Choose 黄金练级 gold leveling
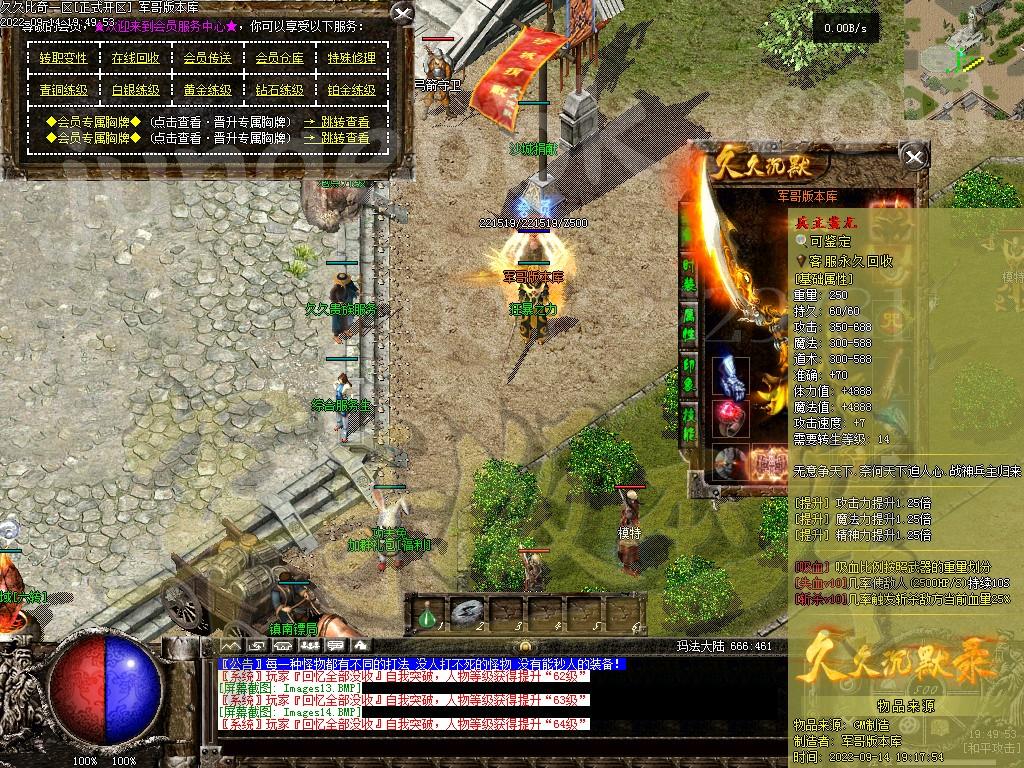The image size is (1024, 768). pos(207,90)
